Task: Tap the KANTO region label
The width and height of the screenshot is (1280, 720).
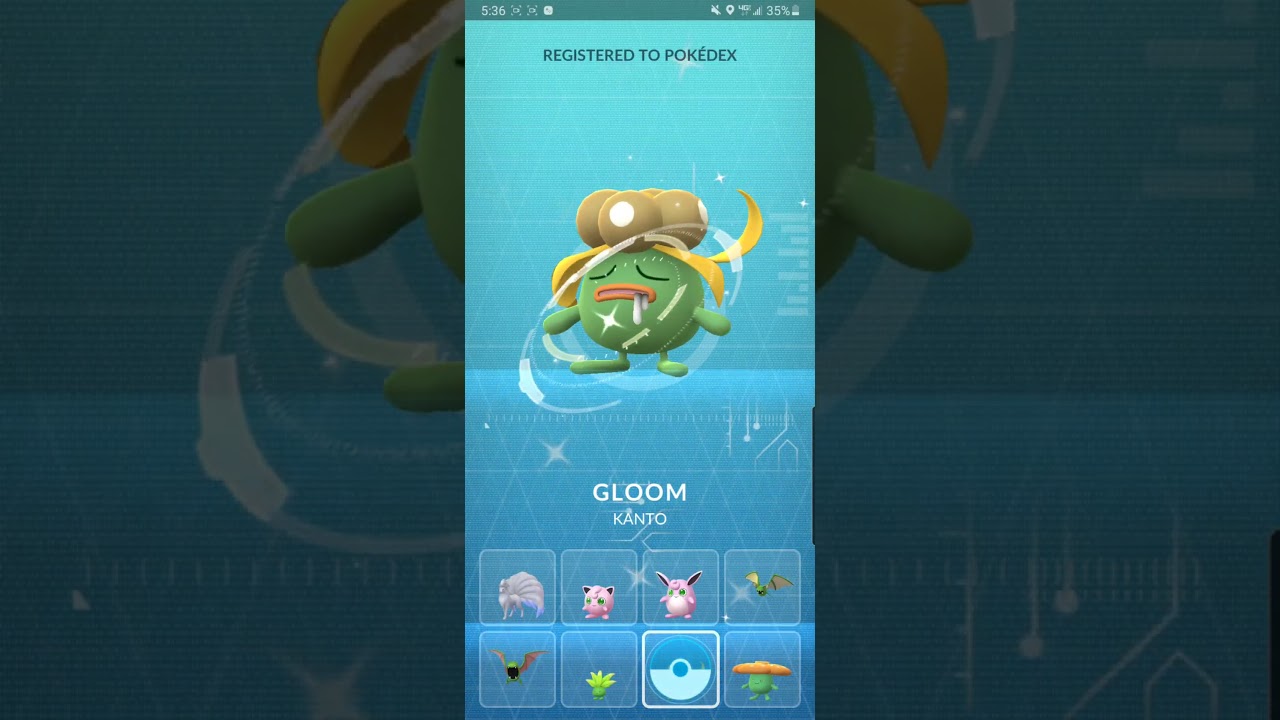Action: click(640, 518)
